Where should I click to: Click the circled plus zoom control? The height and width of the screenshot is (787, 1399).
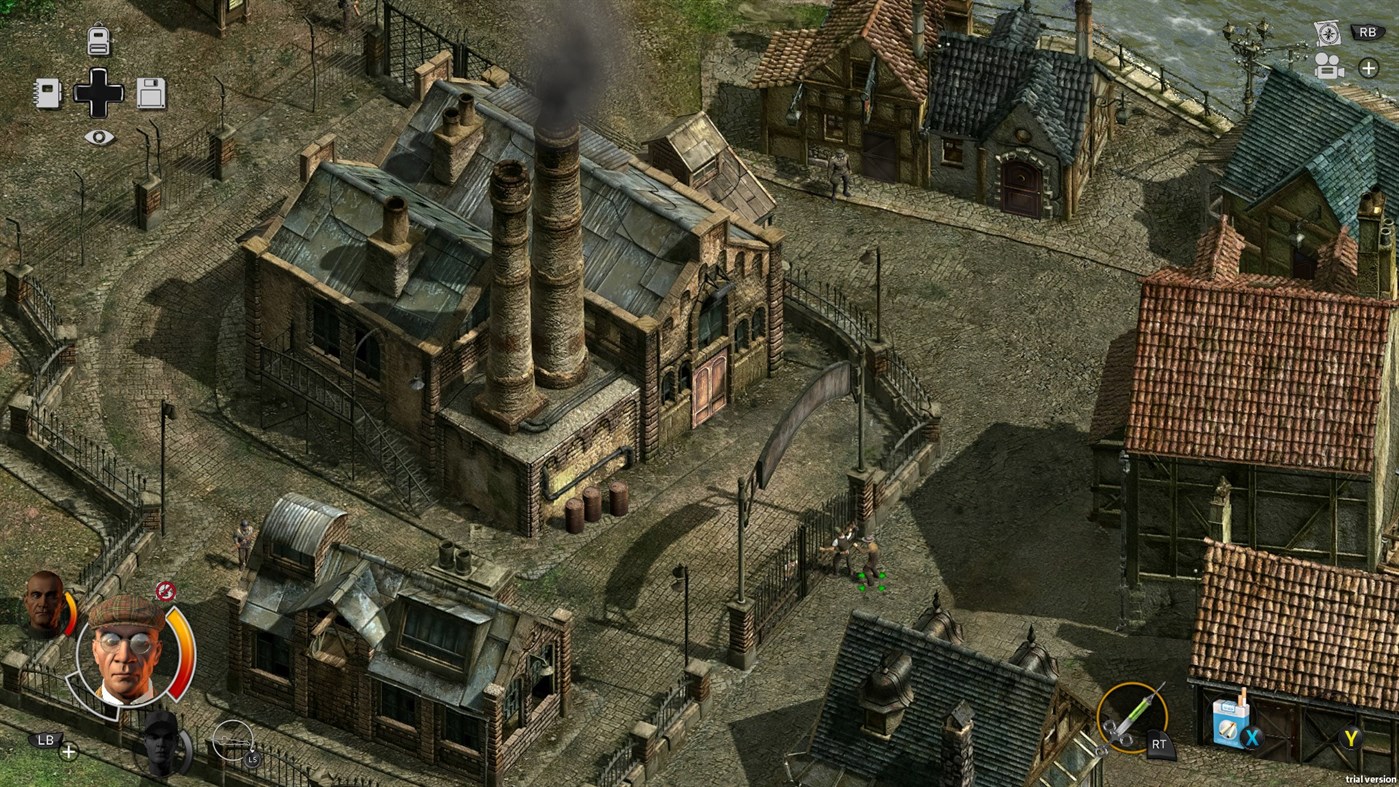pyautogui.click(x=1368, y=67)
